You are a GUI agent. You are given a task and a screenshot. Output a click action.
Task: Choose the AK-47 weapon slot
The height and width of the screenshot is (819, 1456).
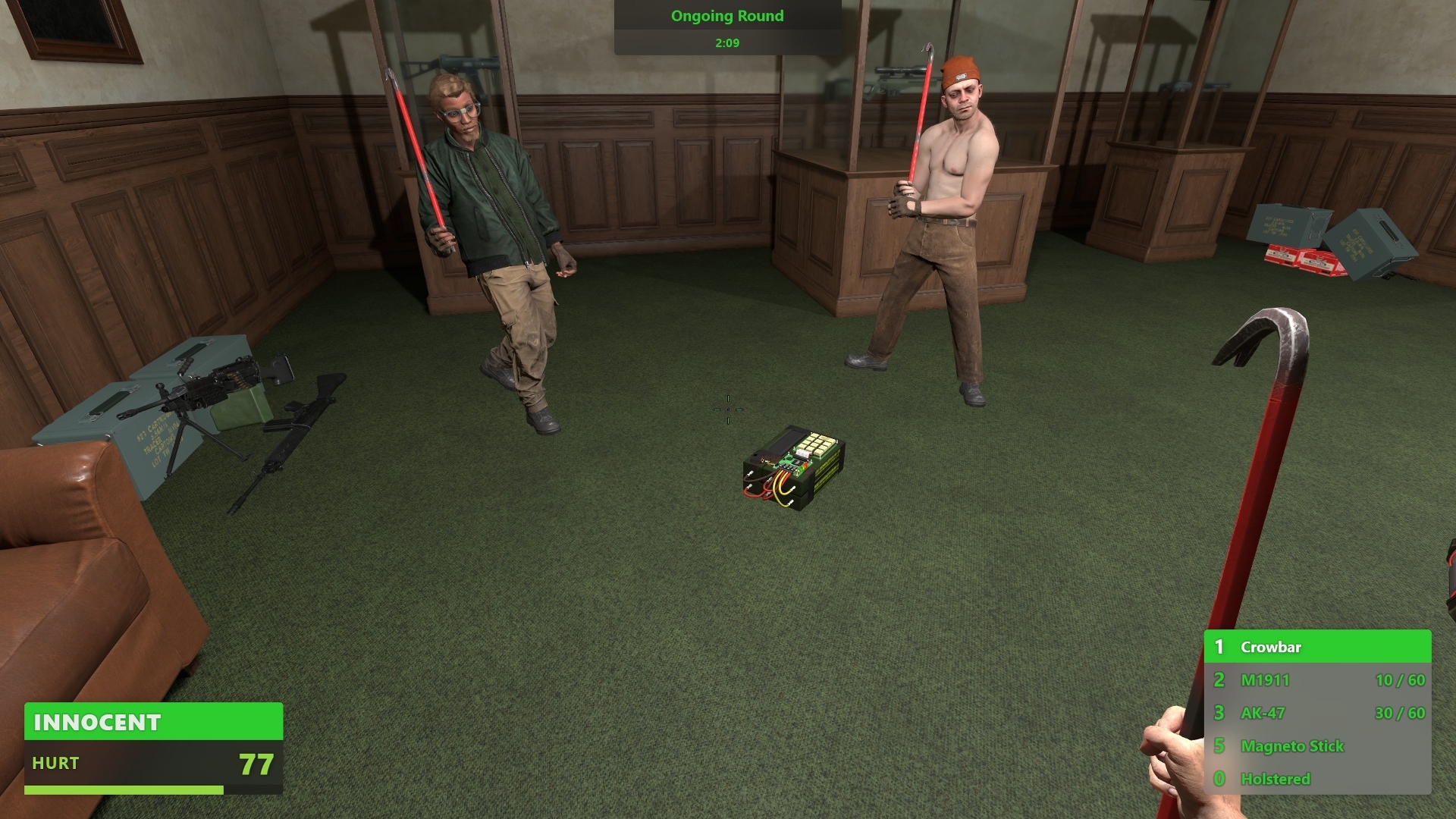pos(1316,713)
